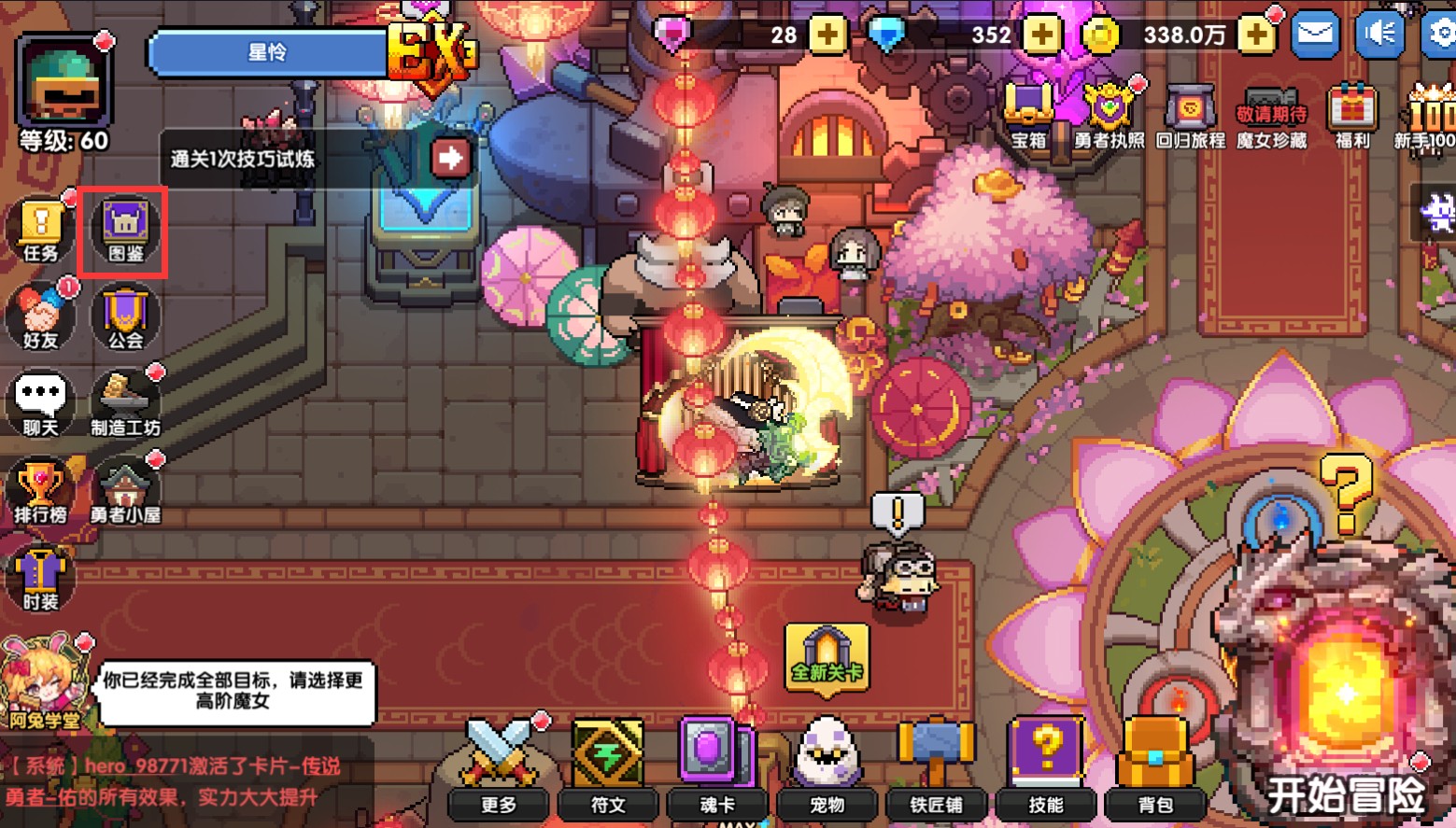Open the 图鉴 codex icon
Viewport: 1456px width, 828px height.
(125, 230)
